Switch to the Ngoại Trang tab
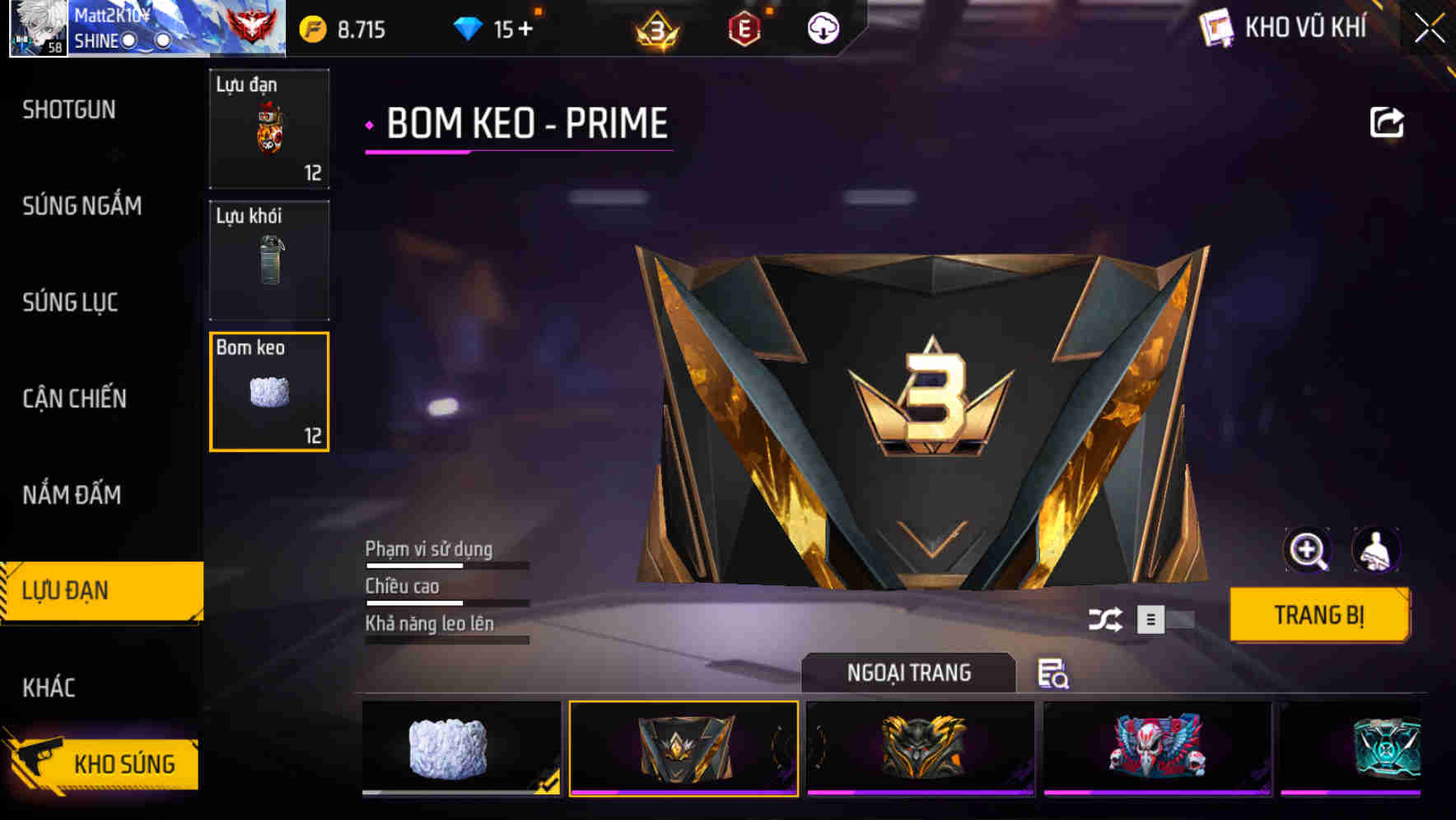Viewport: 1456px width, 820px height. click(x=909, y=673)
